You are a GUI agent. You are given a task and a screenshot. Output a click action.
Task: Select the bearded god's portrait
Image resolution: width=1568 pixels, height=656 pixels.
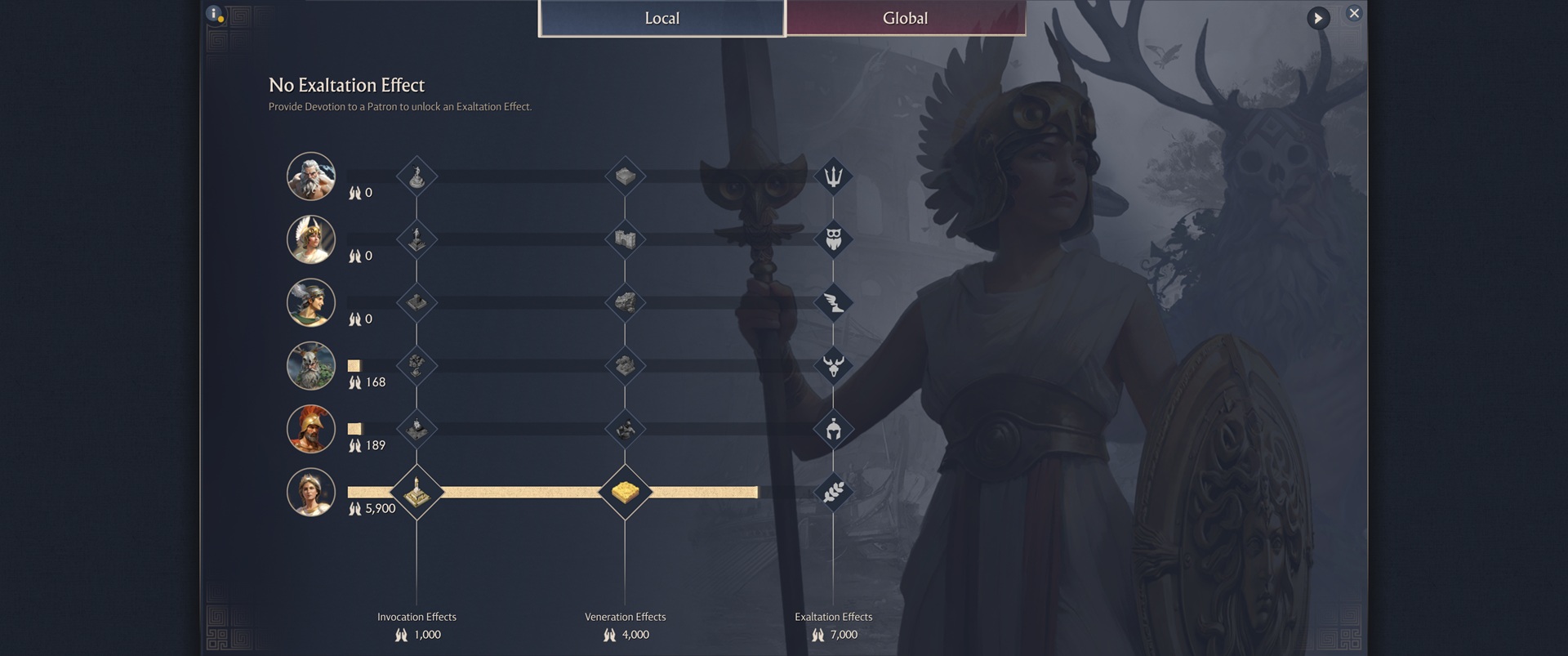point(311,176)
